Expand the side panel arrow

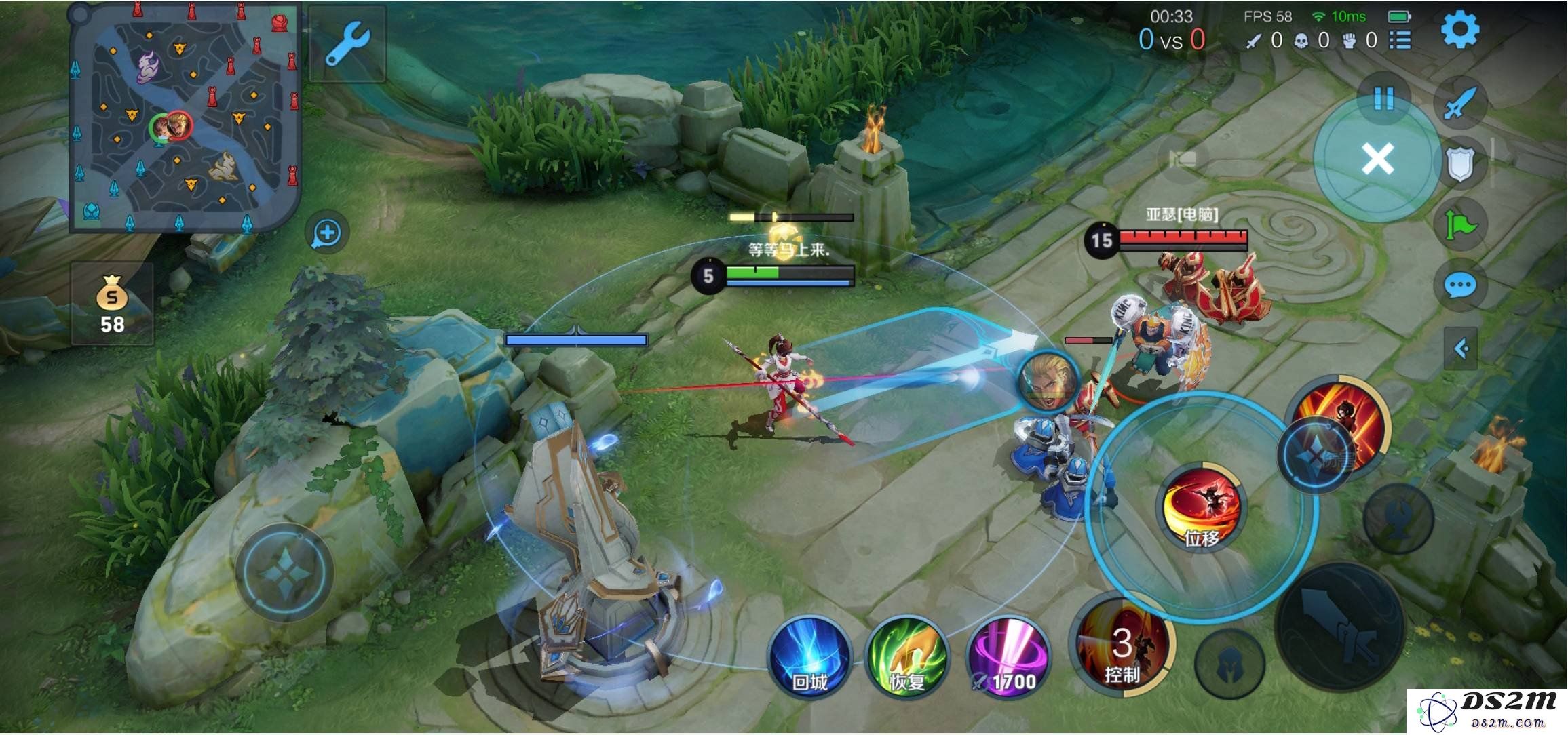tap(1461, 349)
